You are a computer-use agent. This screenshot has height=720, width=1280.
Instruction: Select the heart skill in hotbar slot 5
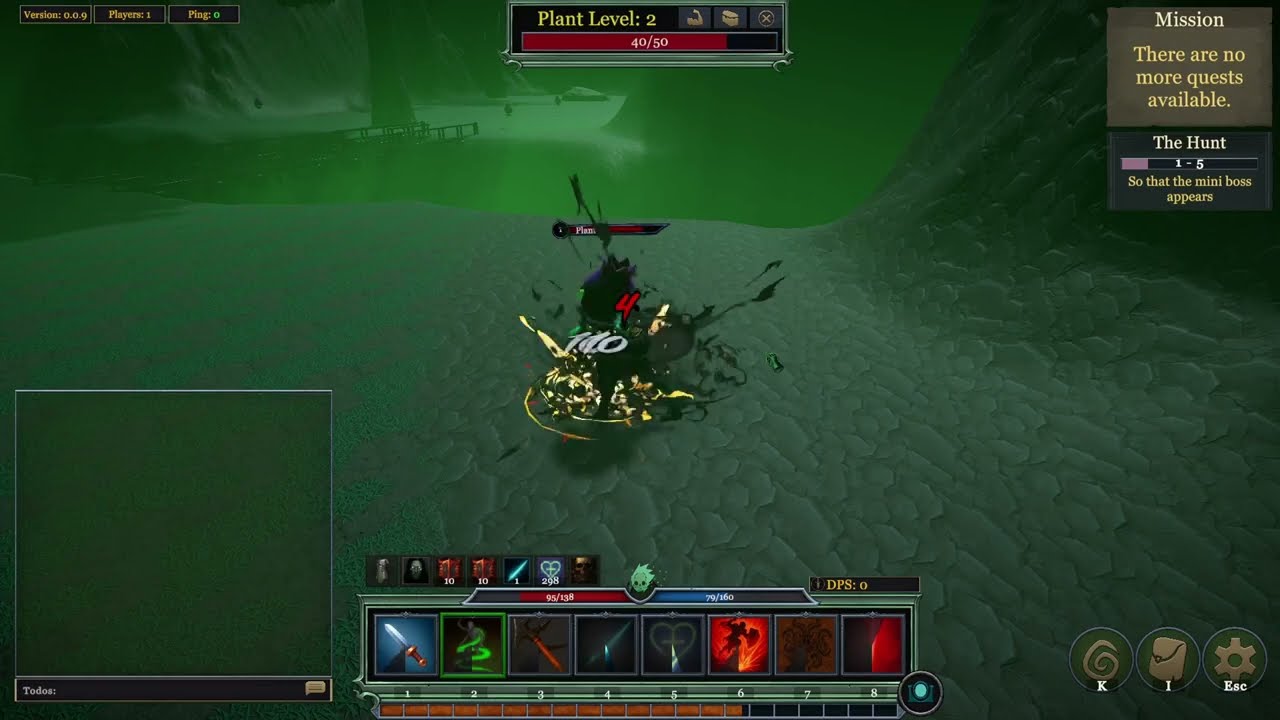(672, 649)
